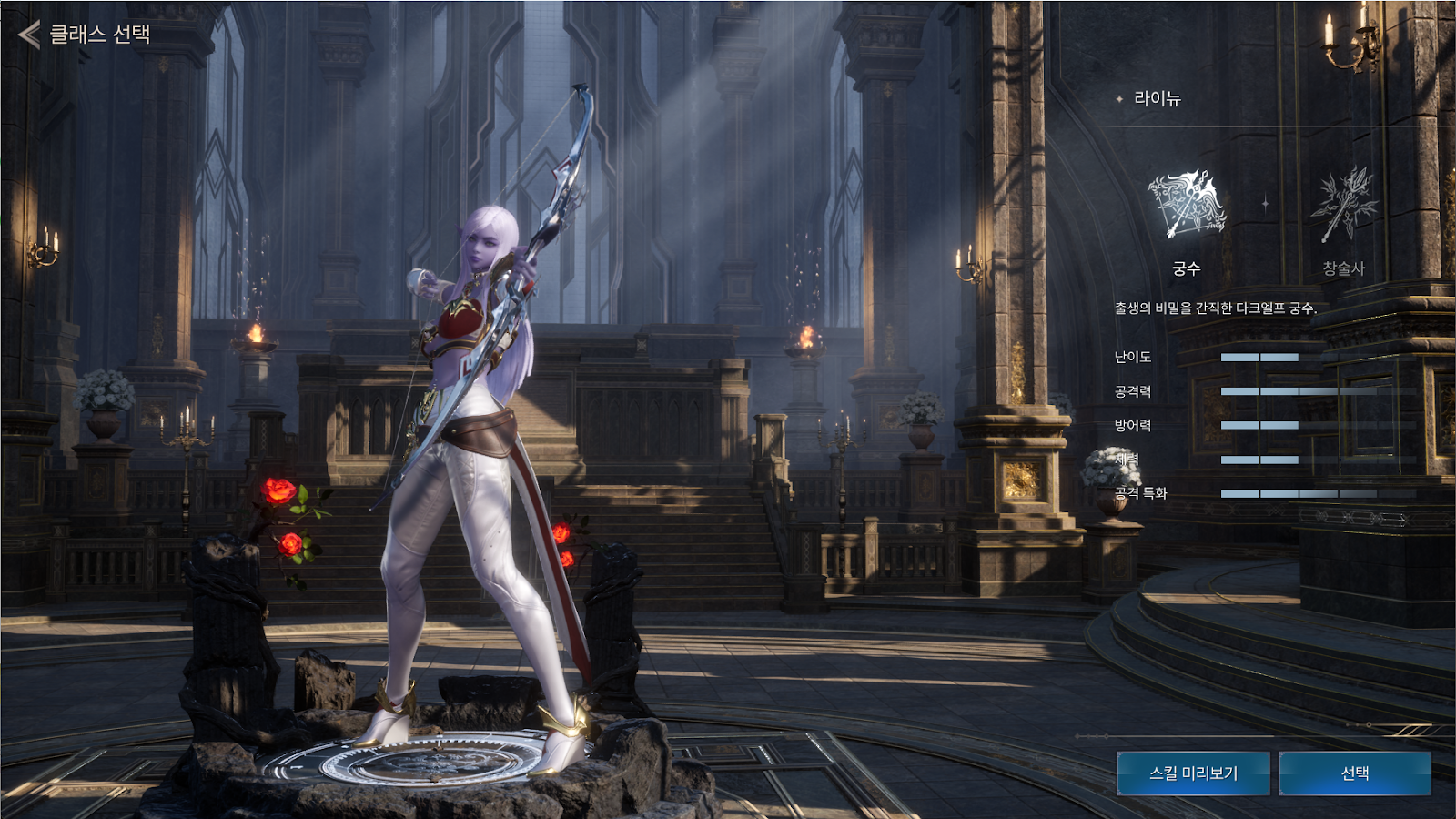1456x819 pixels.
Task: Go back from the 클래스 선택 screen
Action: [29, 35]
